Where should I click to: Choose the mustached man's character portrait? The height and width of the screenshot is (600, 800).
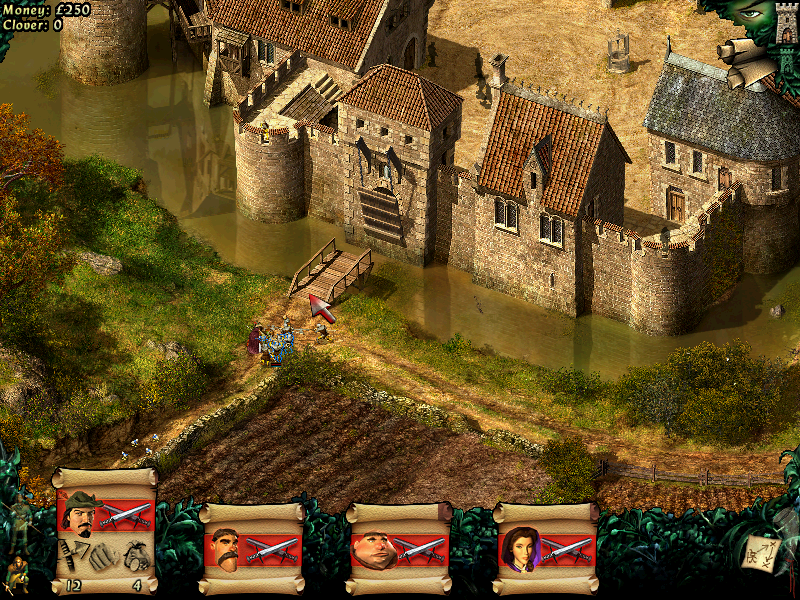click(x=225, y=547)
